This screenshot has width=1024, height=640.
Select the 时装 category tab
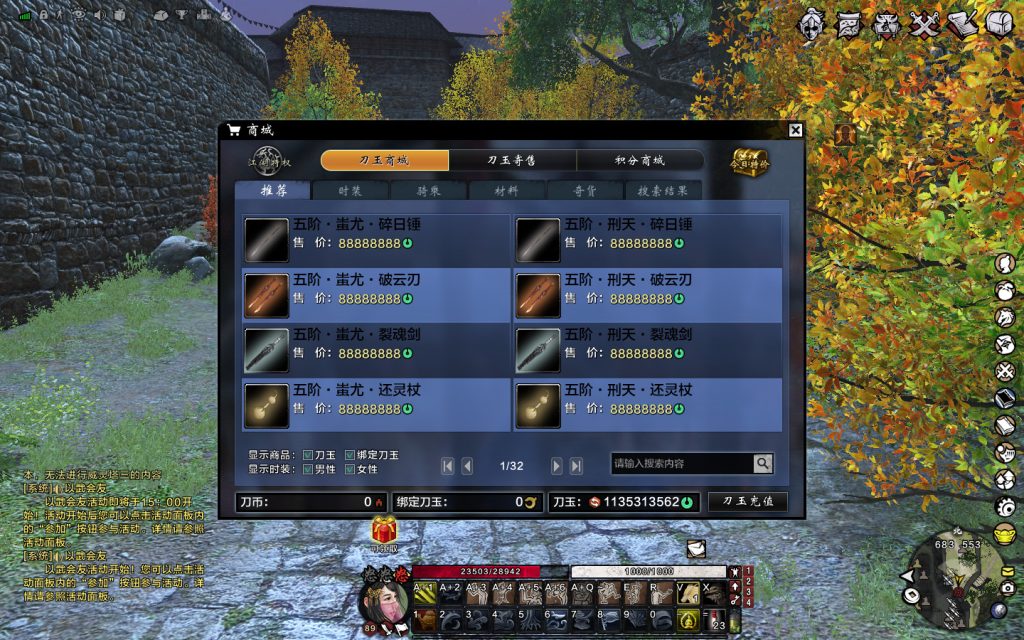tap(350, 190)
